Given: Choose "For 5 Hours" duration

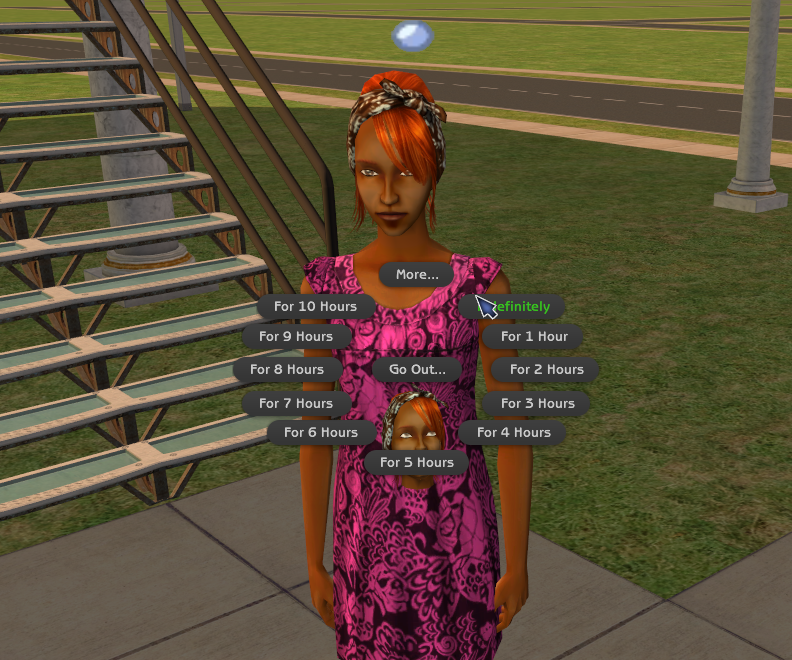Looking at the screenshot, I should point(416,462).
